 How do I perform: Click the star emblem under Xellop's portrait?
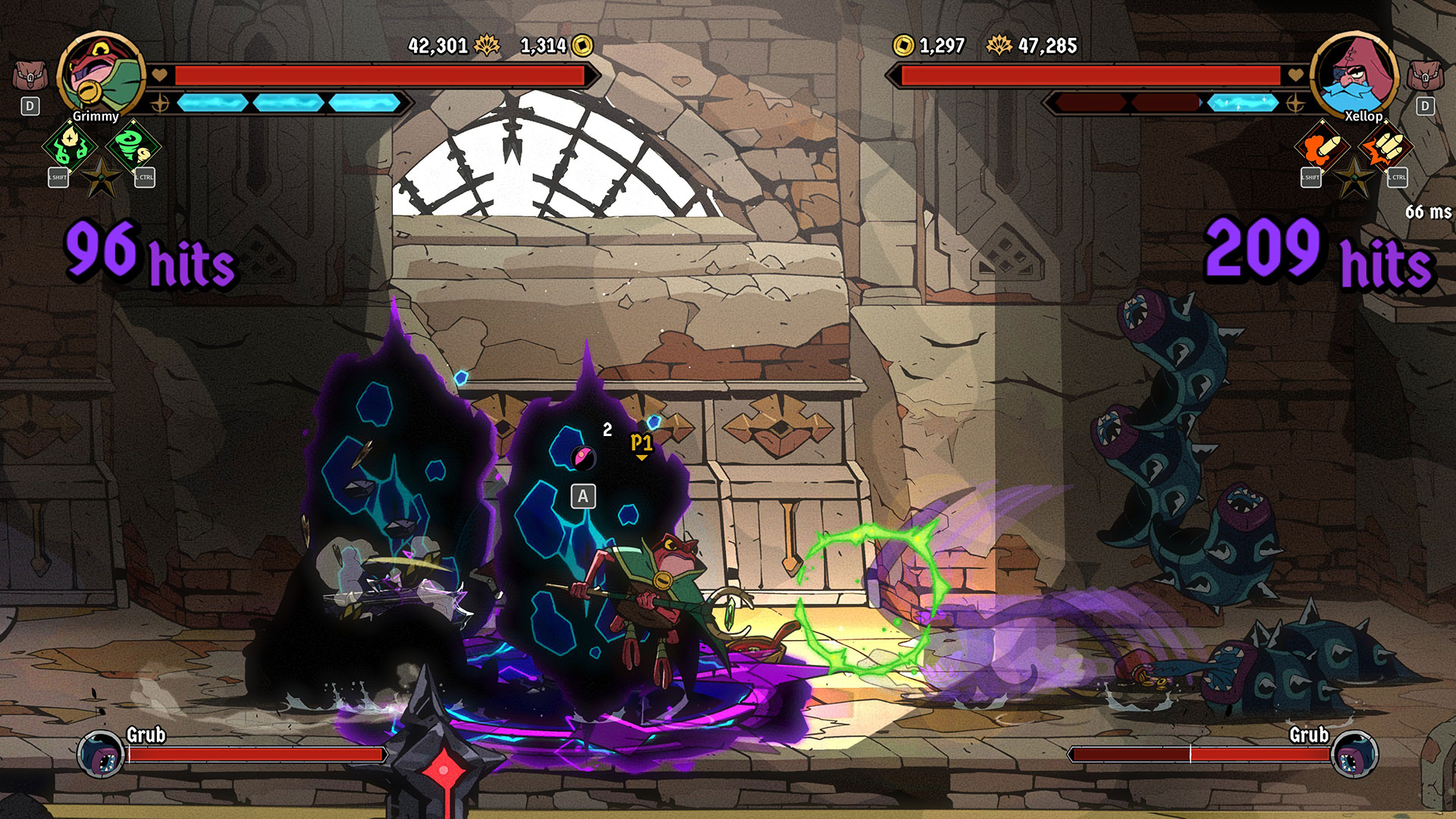(x=1354, y=180)
